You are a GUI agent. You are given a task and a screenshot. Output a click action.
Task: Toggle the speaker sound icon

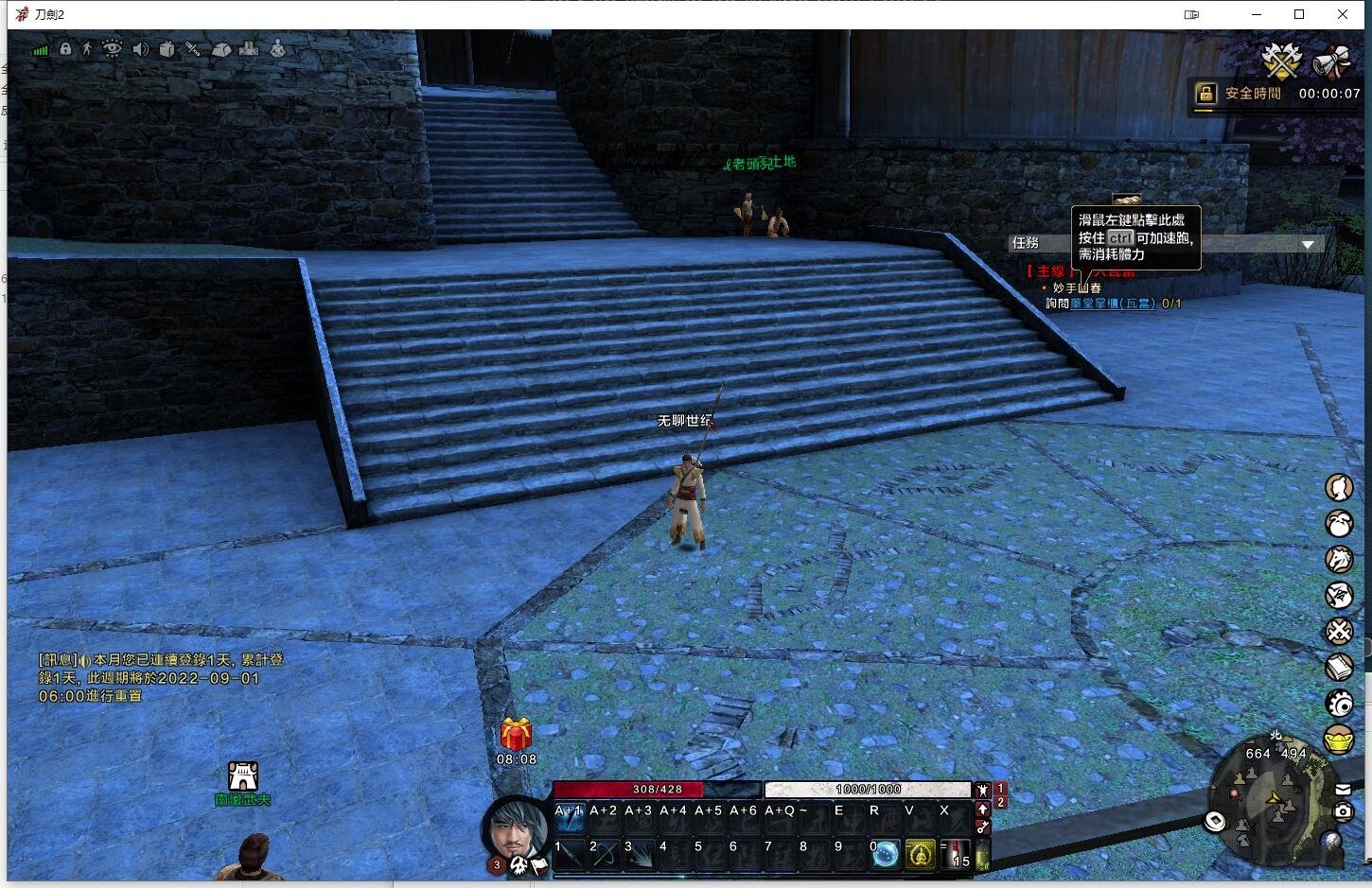(140, 49)
